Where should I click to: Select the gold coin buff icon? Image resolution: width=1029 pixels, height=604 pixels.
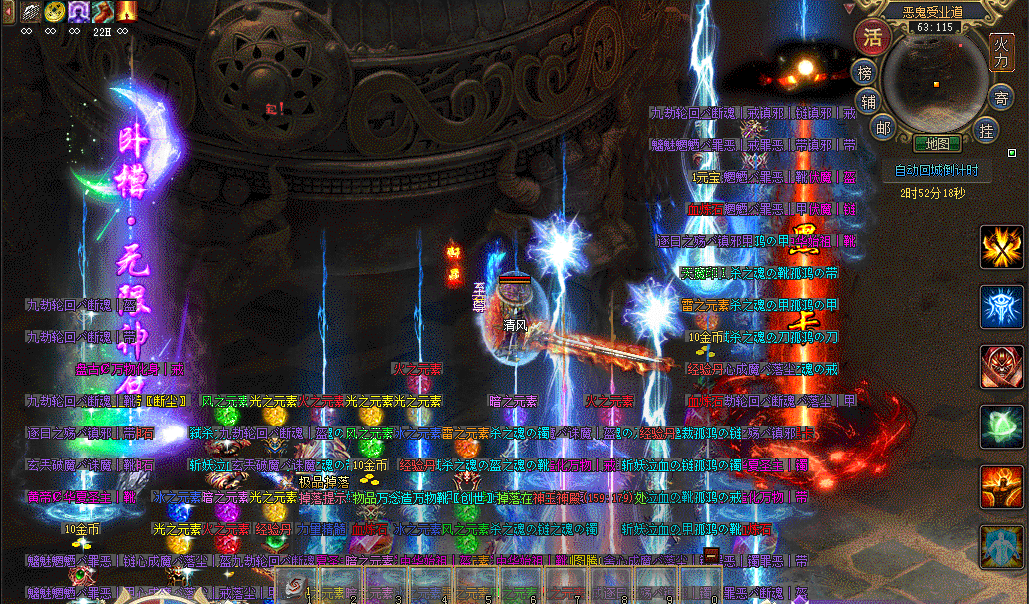click(53, 12)
